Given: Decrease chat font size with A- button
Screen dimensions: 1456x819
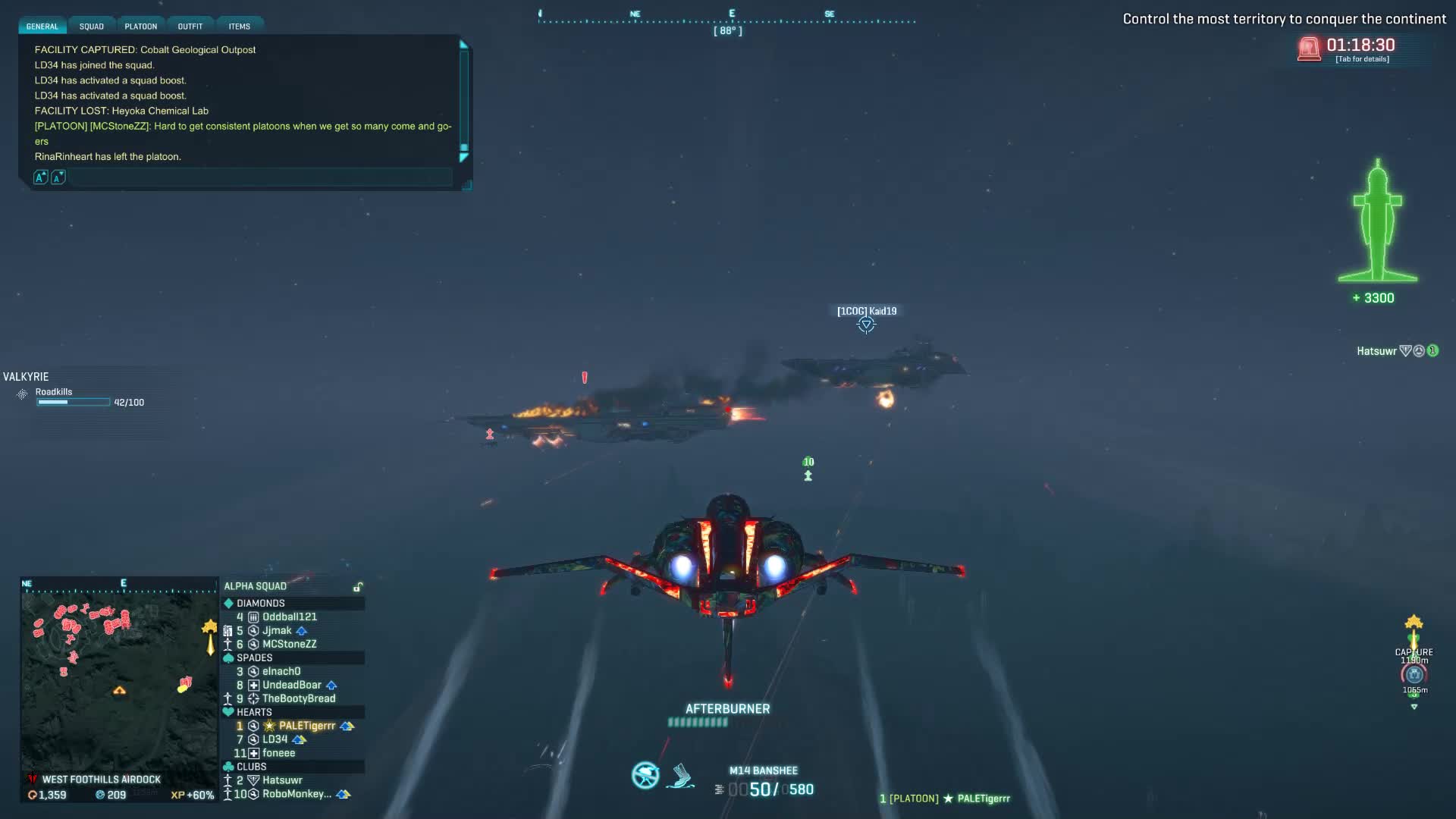Looking at the screenshot, I should (58, 177).
